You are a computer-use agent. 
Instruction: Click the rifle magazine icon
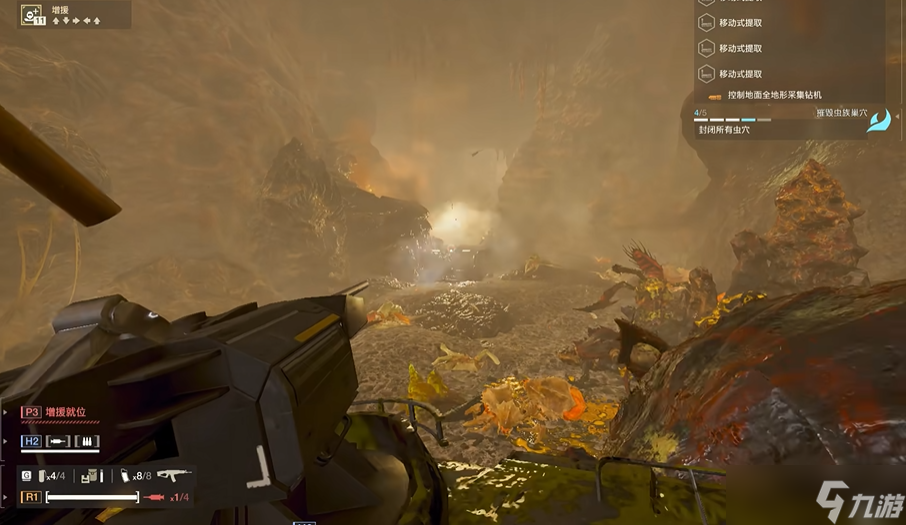[126, 476]
